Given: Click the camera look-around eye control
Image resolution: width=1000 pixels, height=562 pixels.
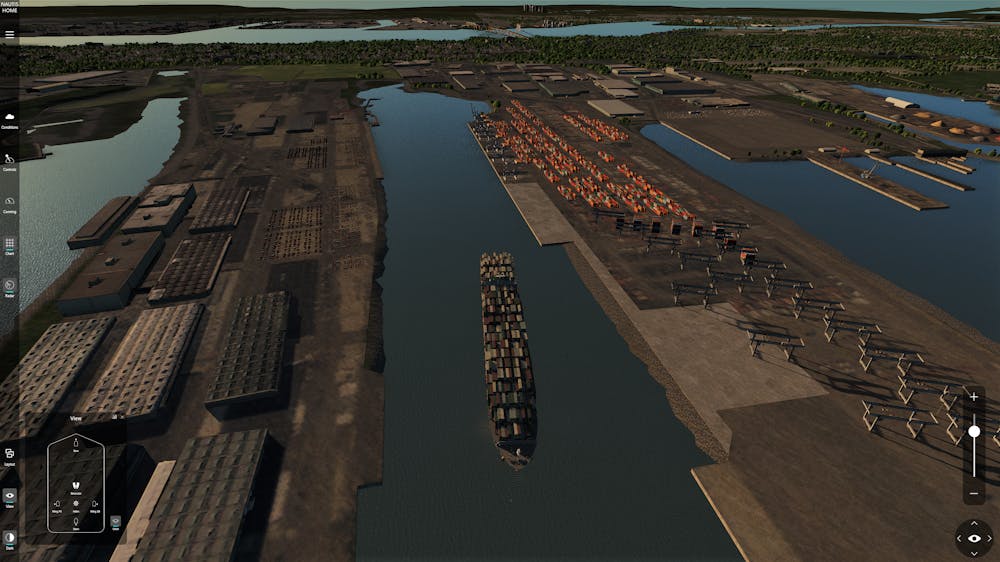Looking at the screenshot, I should (974, 538).
